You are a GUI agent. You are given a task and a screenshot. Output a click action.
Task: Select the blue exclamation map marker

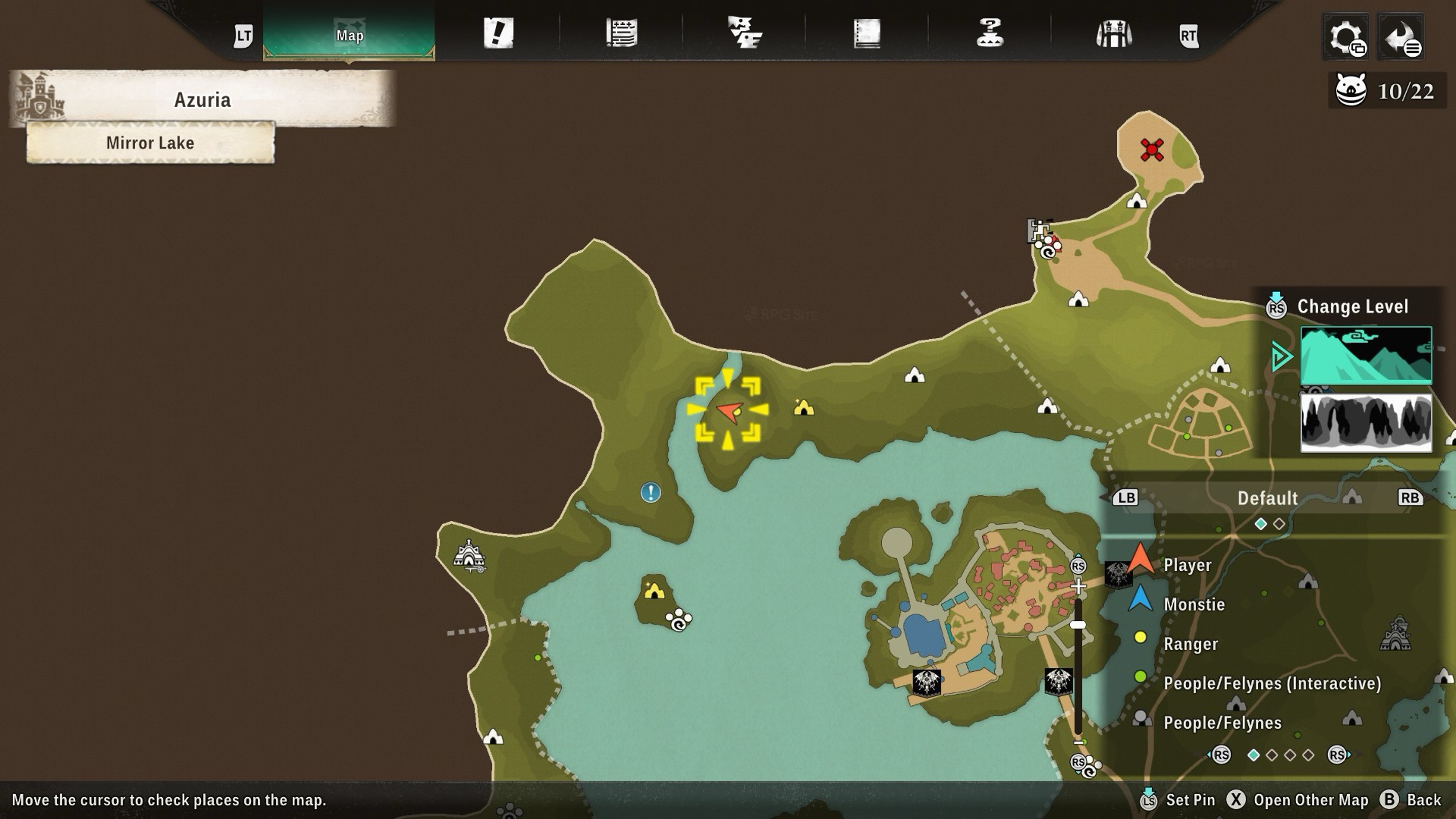pyautogui.click(x=651, y=492)
